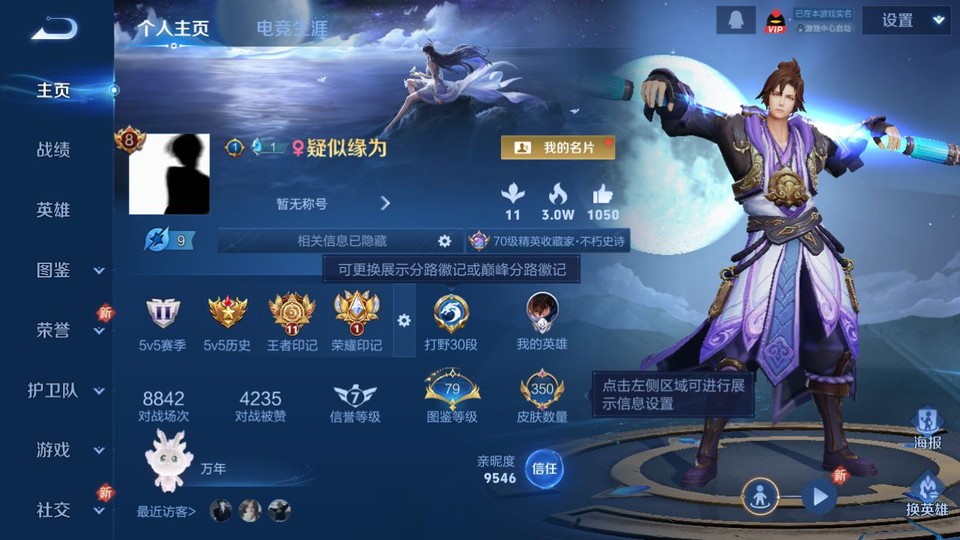
Task: Click the player avatar silhouette
Action: (x=169, y=174)
